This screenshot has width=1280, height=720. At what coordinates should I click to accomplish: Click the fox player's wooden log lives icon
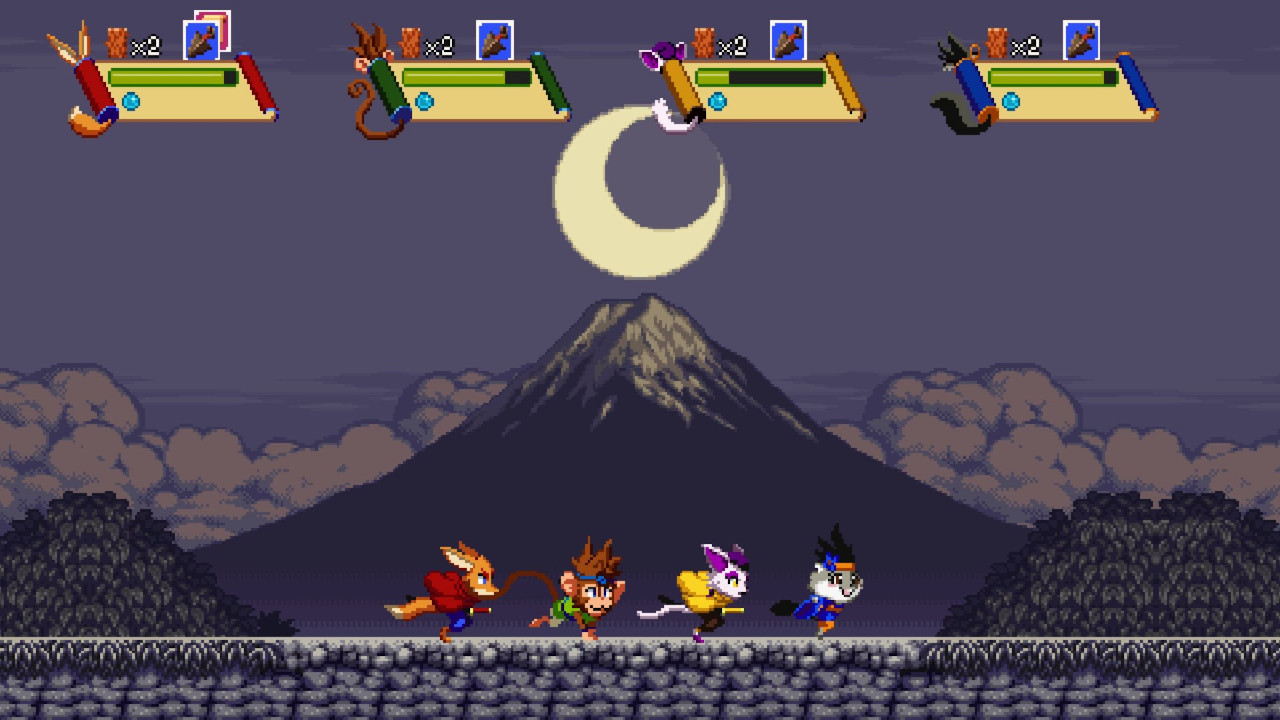115,43
